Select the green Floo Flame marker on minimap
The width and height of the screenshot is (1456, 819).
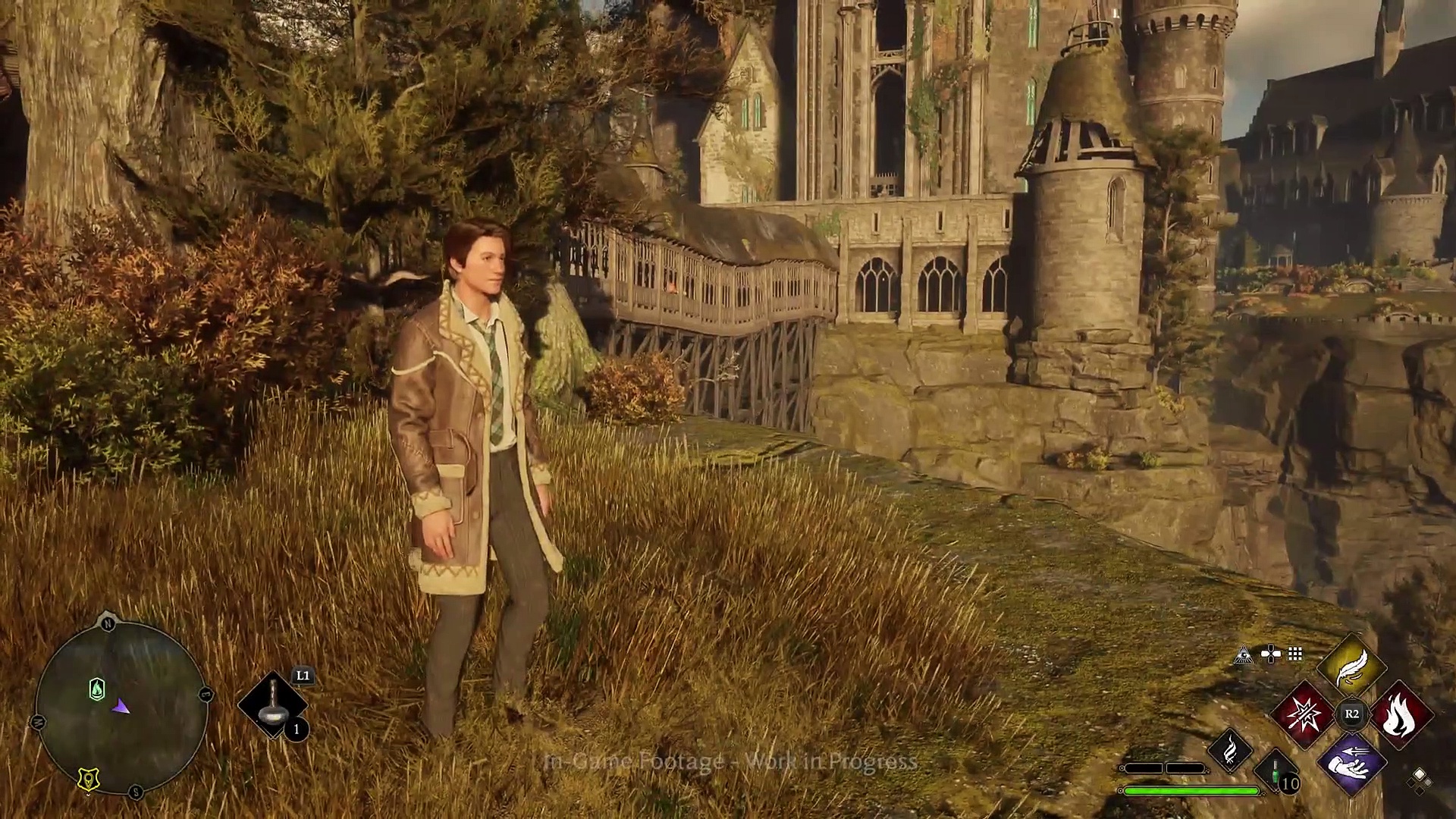pyautogui.click(x=97, y=689)
